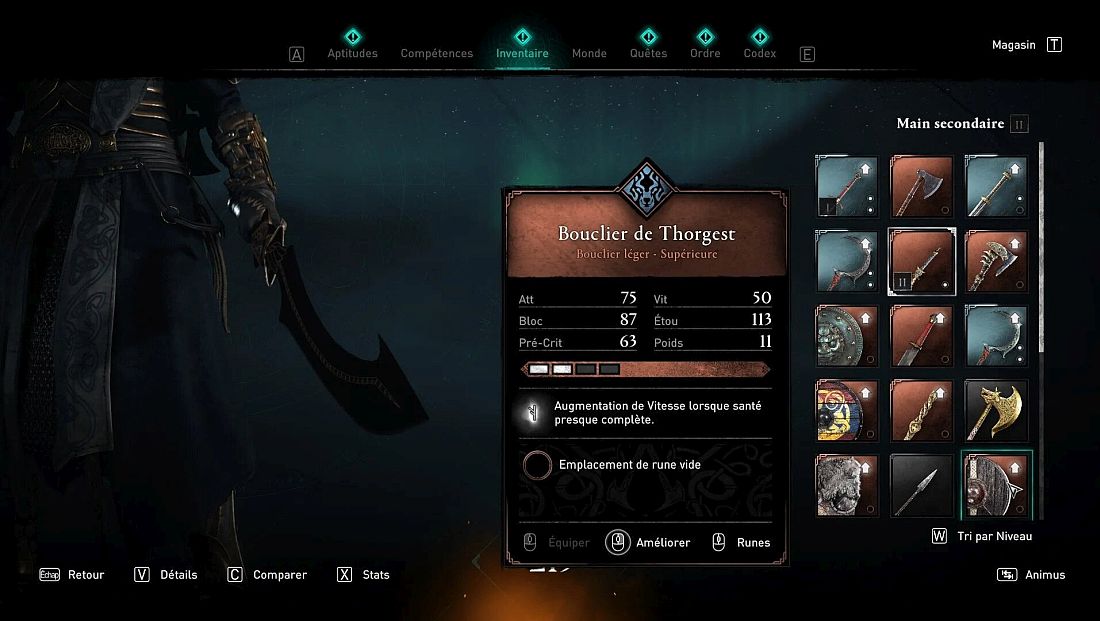Screen dimensions: 1100x621
Task: Select the Inventaire tab
Action: (x=522, y=53)
